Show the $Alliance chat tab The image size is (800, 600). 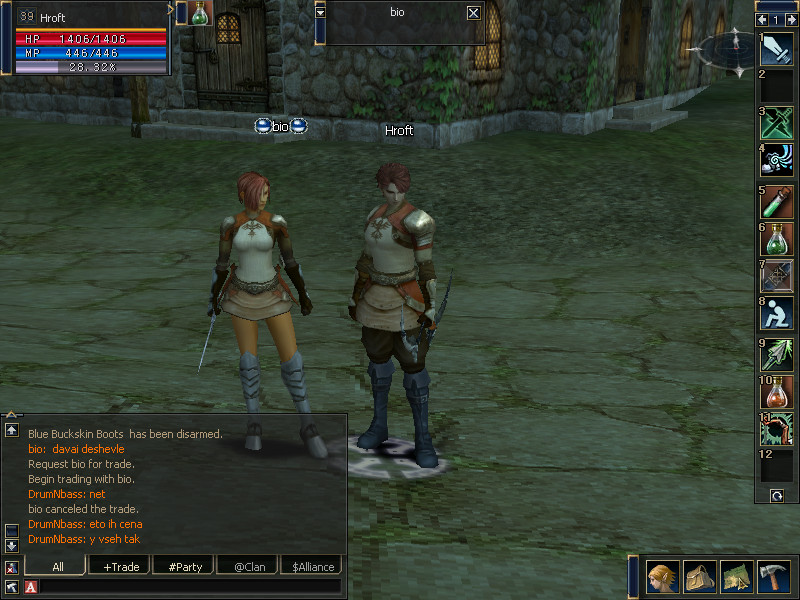pos(313,566)
